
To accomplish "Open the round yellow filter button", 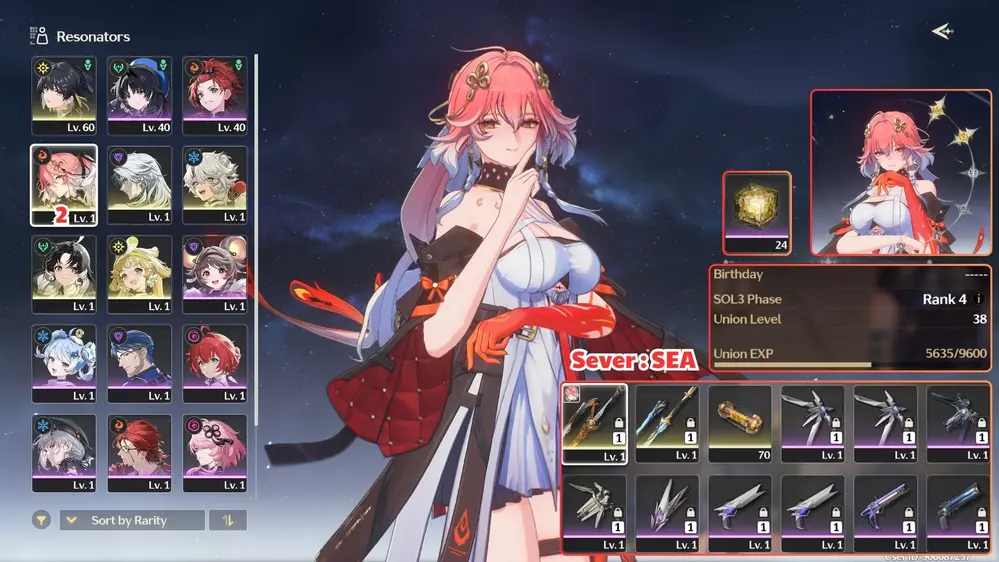I will (x=42, y=520).
